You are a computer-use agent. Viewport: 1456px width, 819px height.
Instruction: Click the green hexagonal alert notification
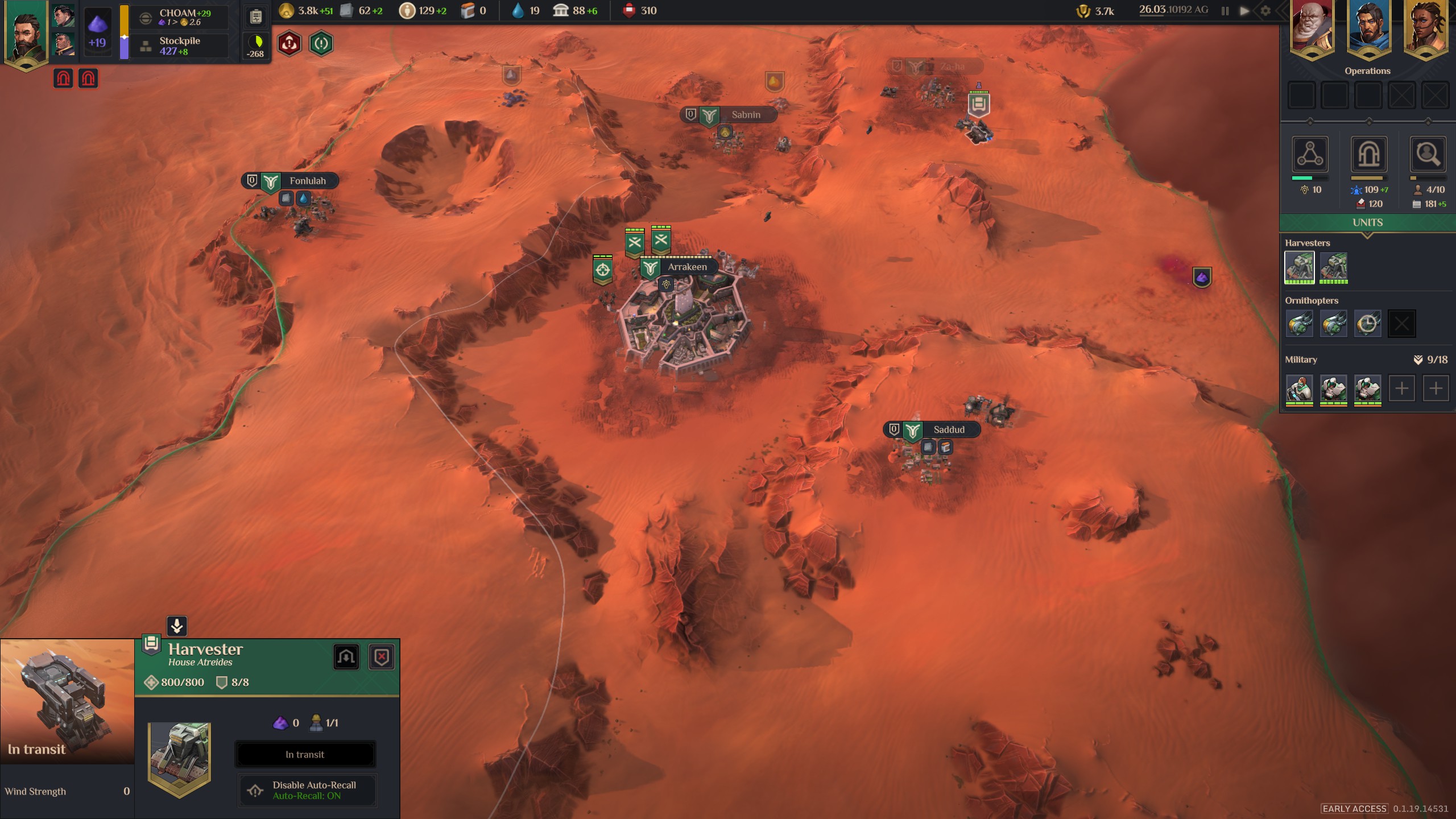tap(321, 43)
